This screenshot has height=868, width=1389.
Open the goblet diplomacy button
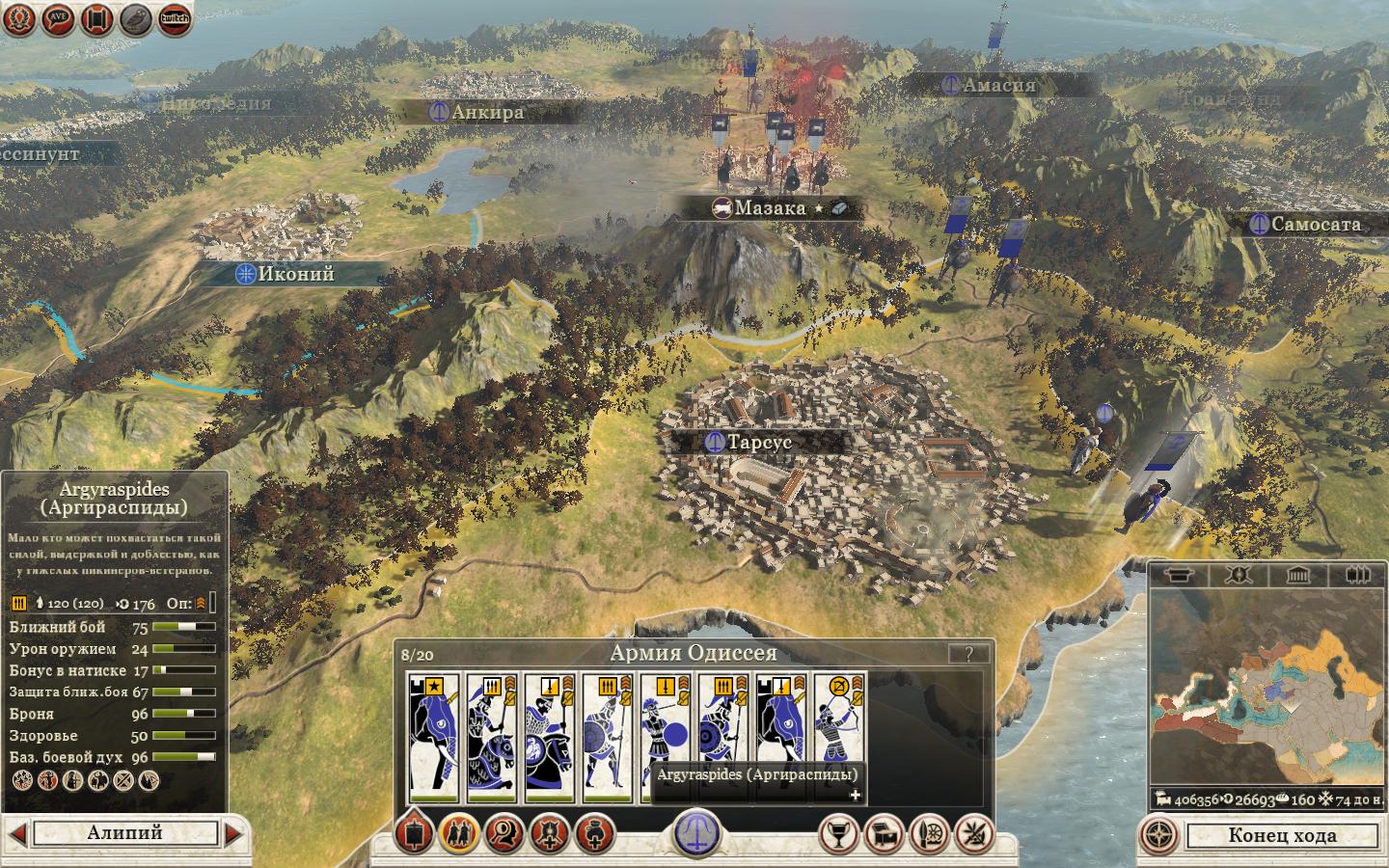pyautogui.click(x=839, y=833)
